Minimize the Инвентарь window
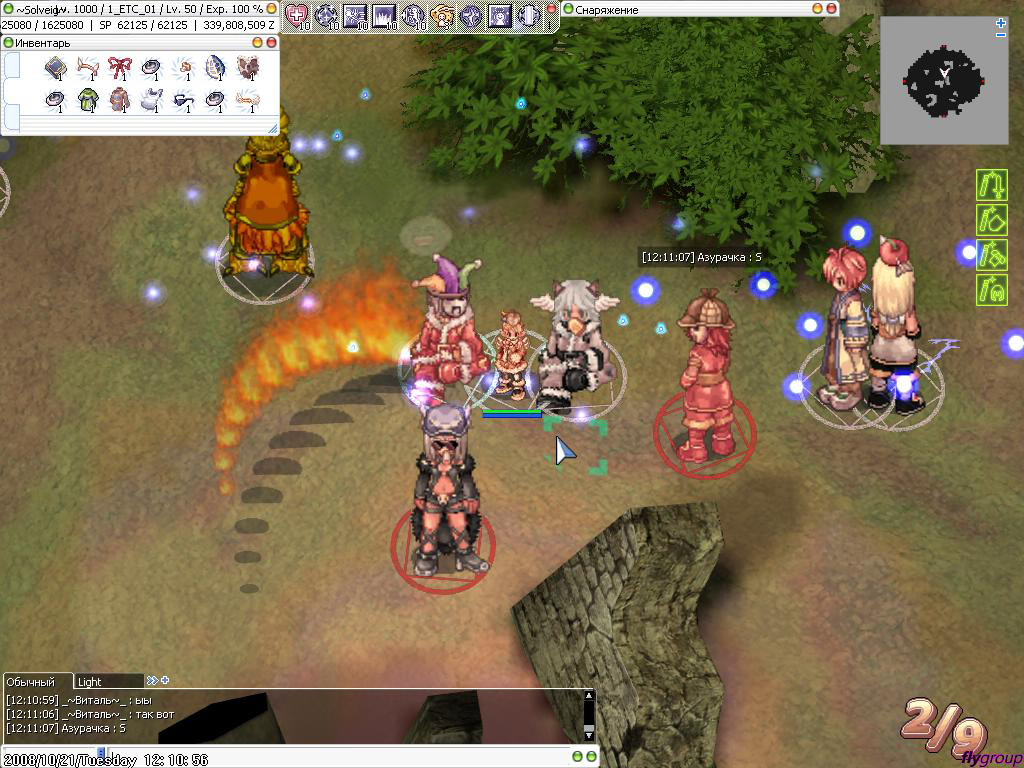1024x768 pixels. coord(258,43)
